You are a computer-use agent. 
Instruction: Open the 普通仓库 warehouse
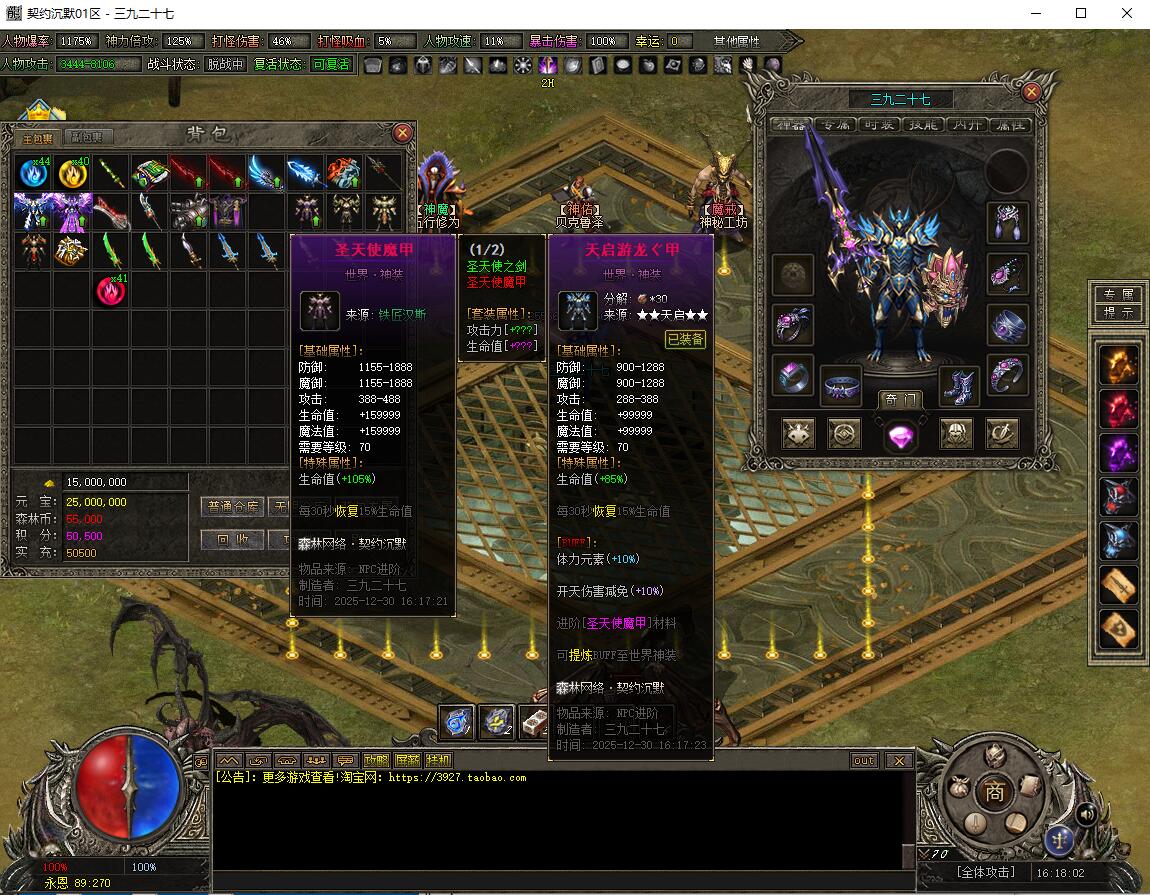[232, 507]
